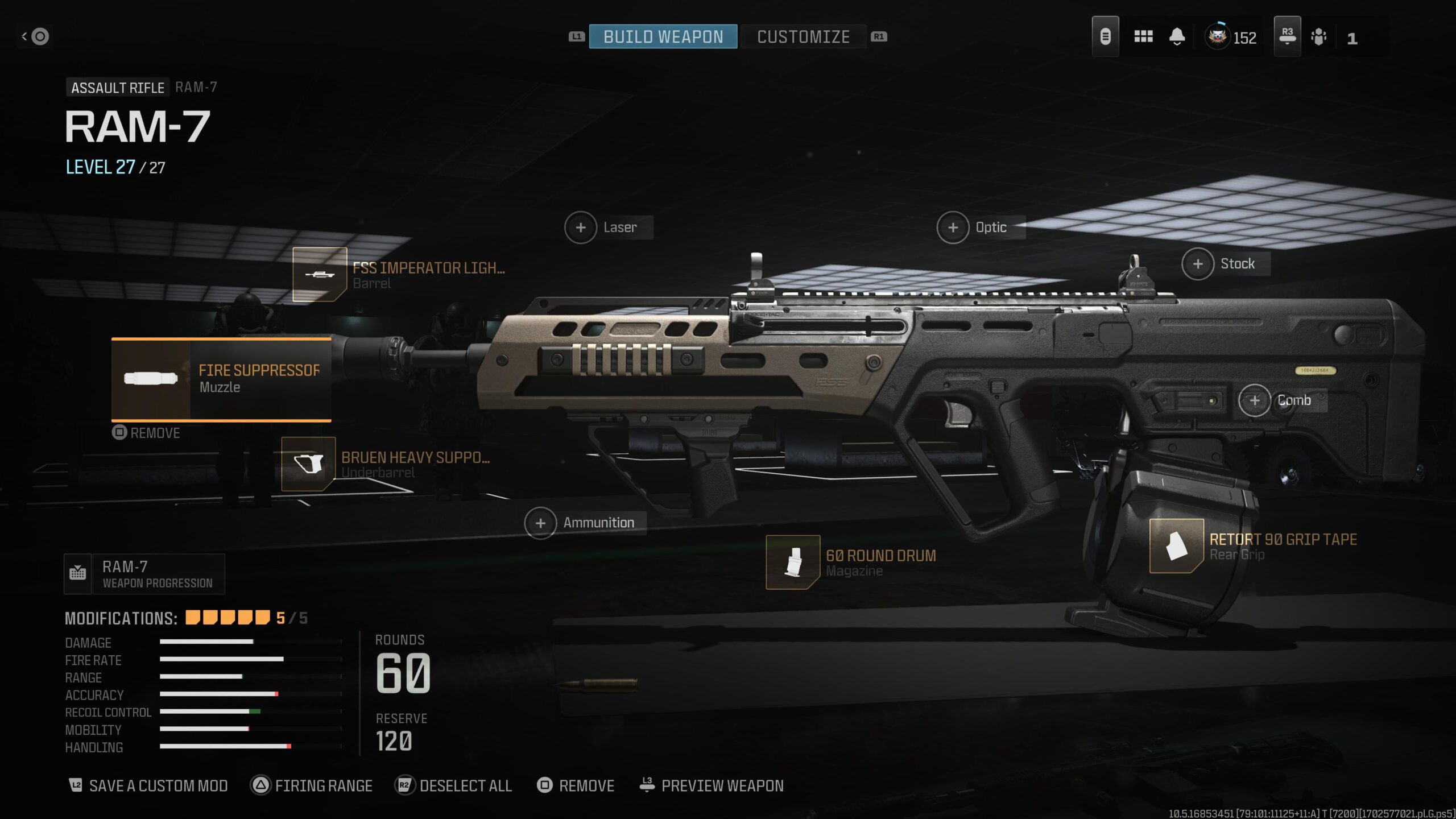
Task: Save a custom mod
Action: click(x=149, y=786)
